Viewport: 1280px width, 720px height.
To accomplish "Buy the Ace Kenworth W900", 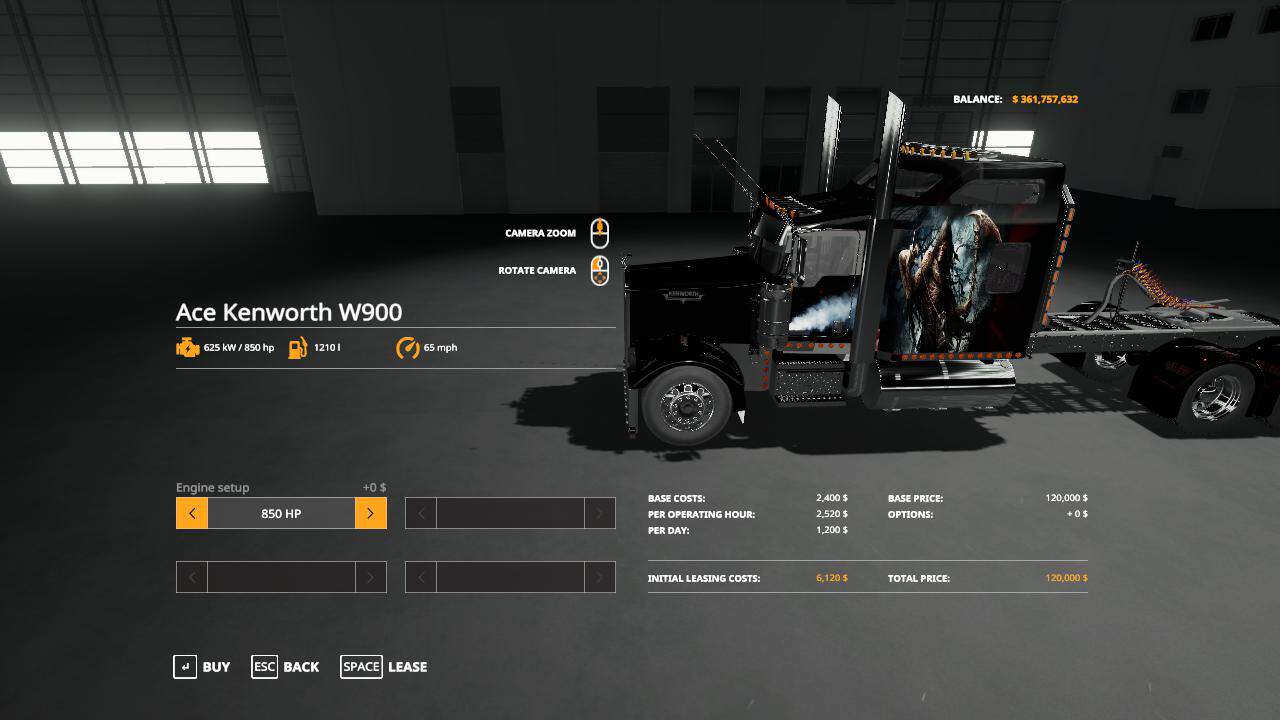I will (x=202, y=667).
